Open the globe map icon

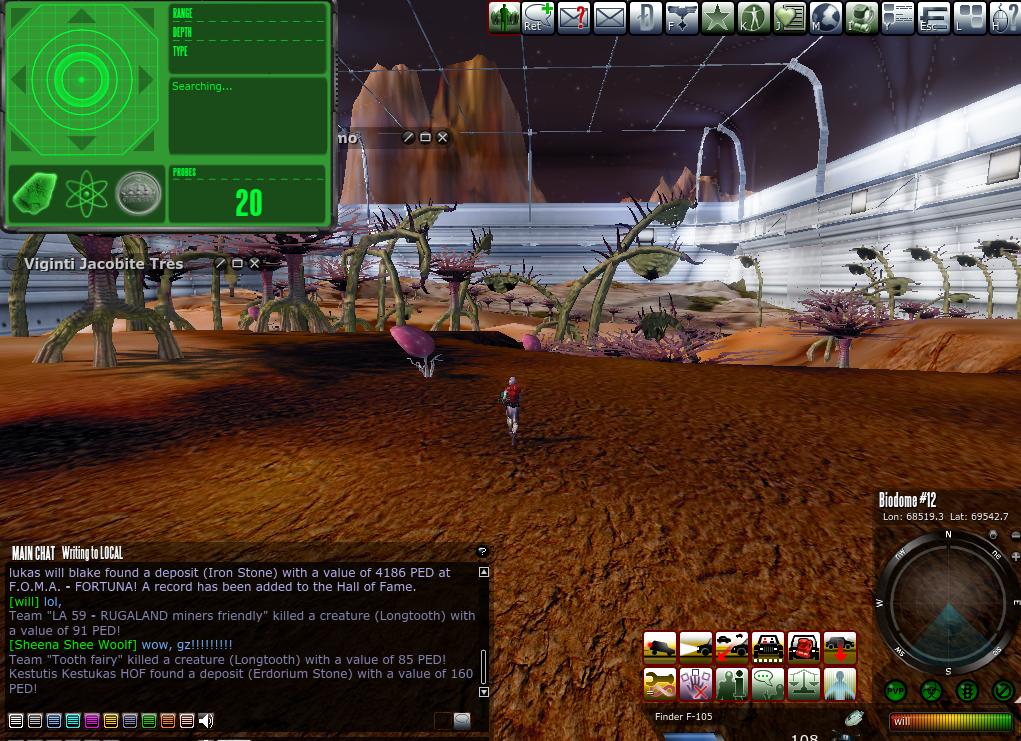coord(826,17)
